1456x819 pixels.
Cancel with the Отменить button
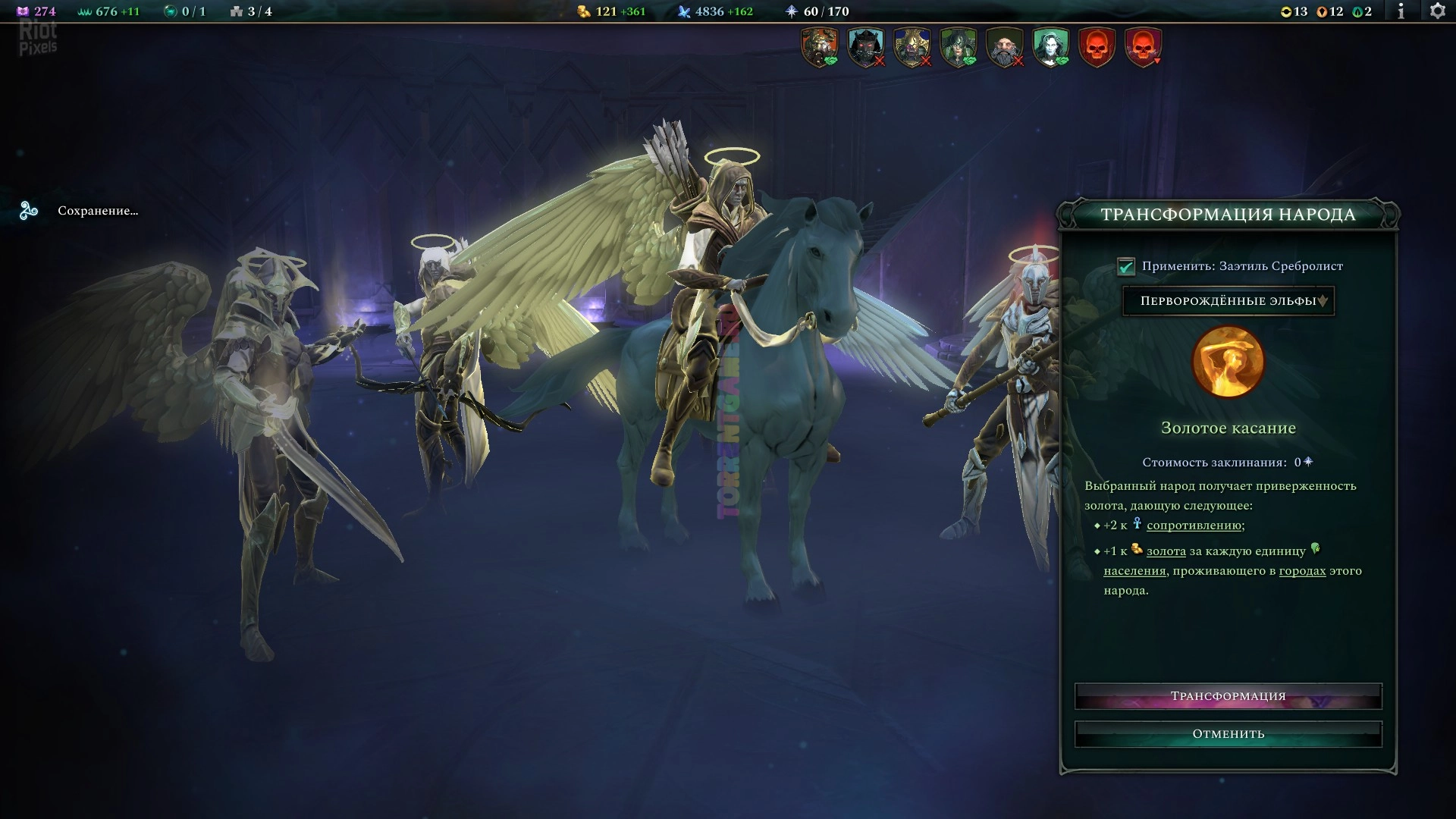pos(1228,734)
